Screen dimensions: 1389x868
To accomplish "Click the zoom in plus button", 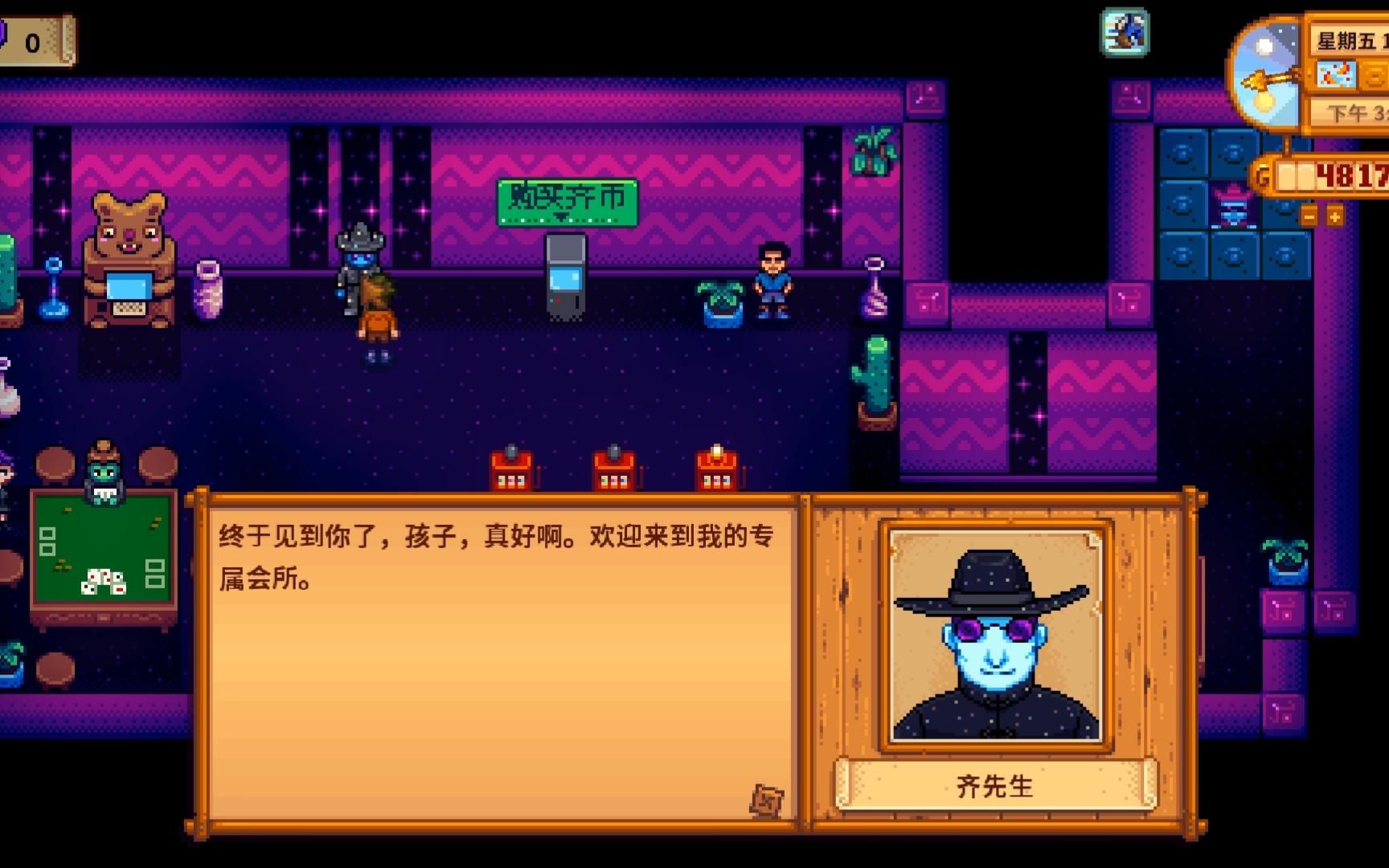I will (1334, 215).
